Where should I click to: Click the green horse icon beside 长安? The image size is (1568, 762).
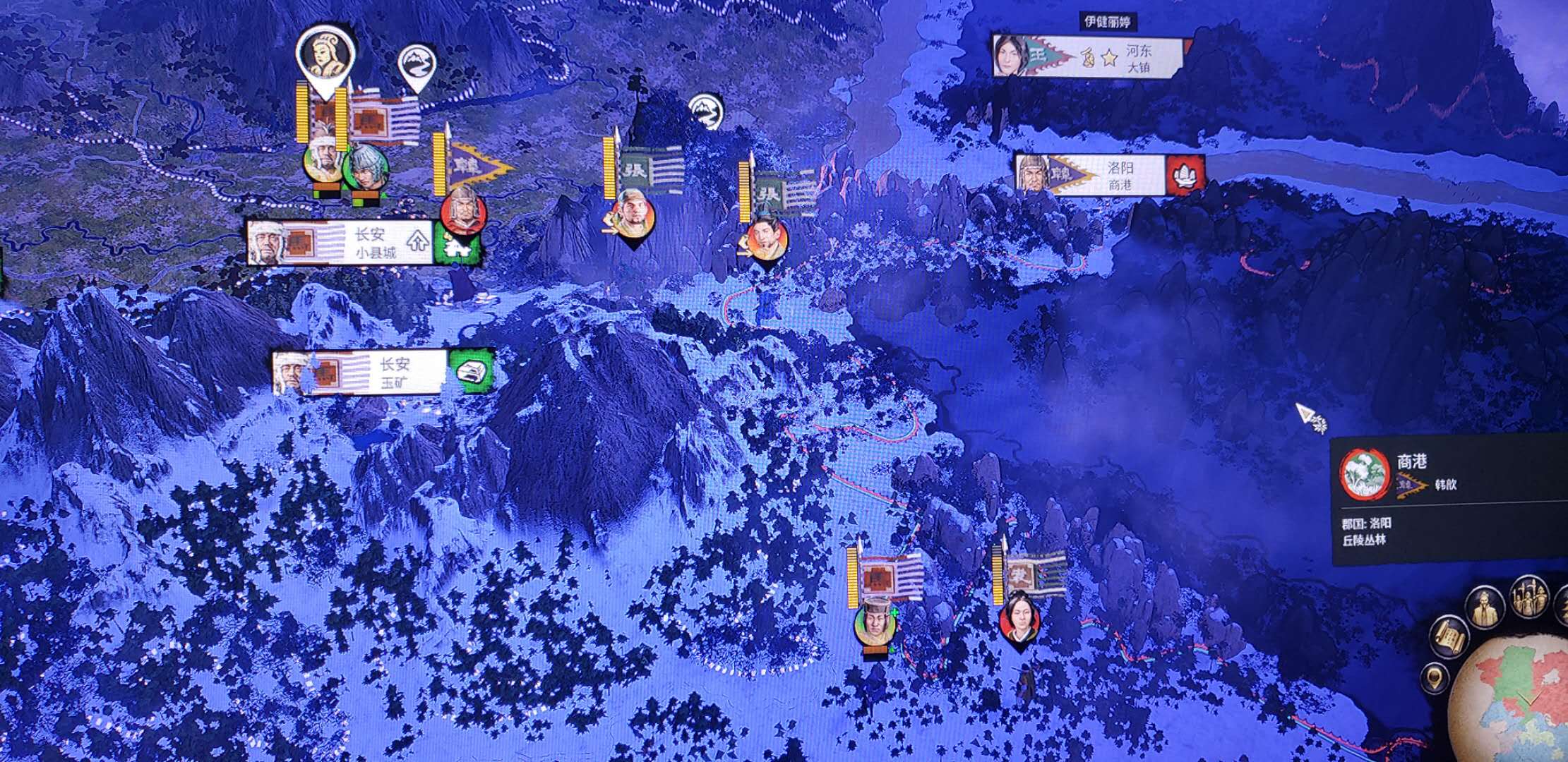(x=458, y=244)
